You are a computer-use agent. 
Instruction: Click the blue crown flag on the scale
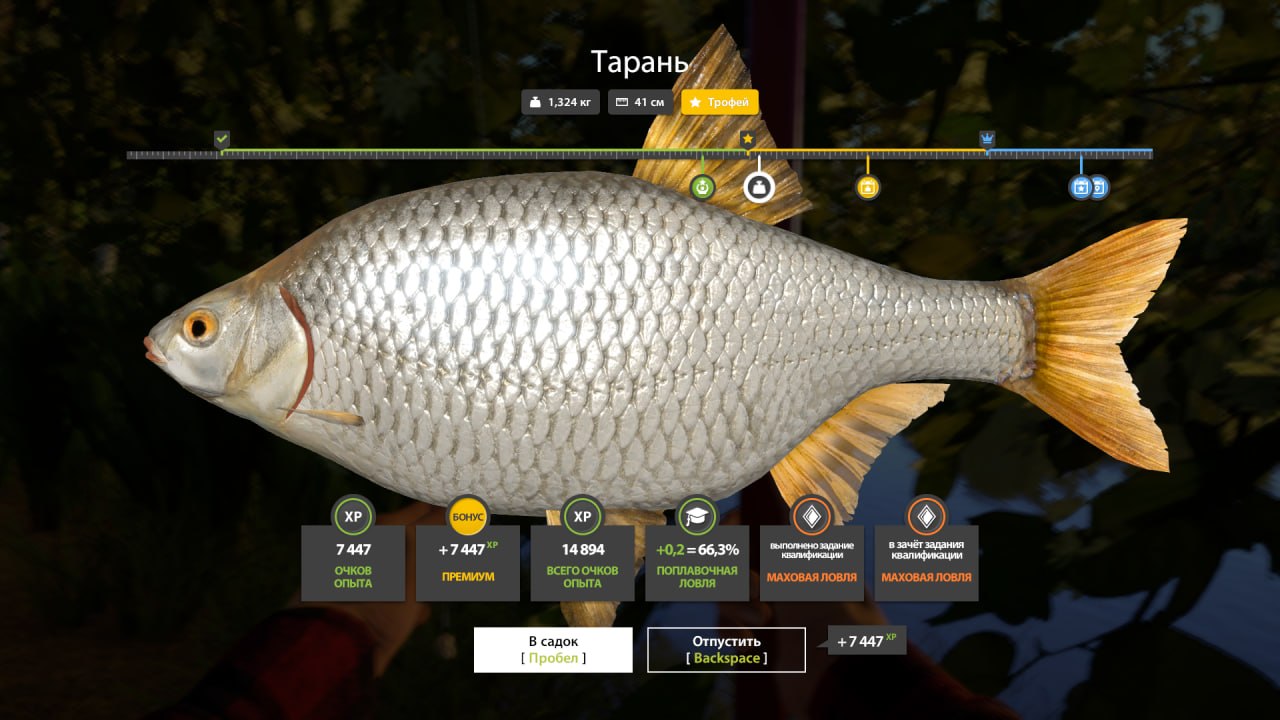[988, 138]
